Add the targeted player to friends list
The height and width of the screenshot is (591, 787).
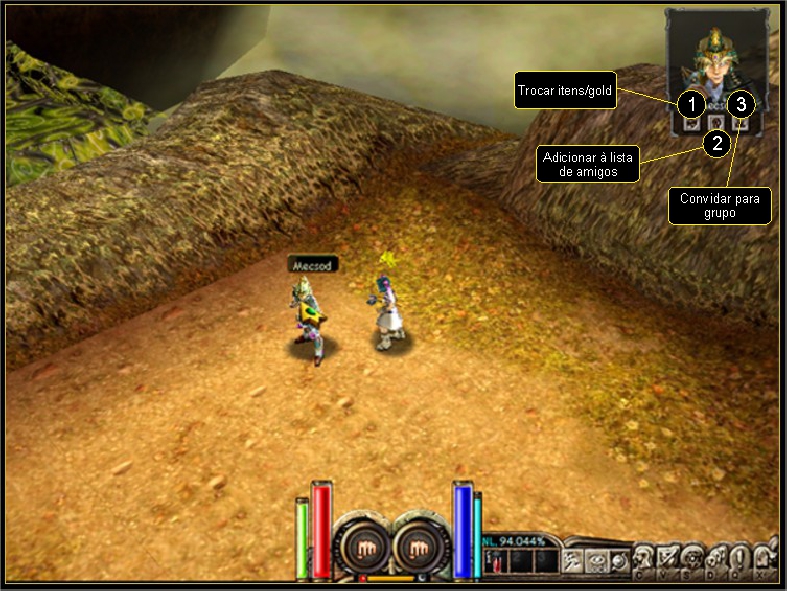coord(716,125)
